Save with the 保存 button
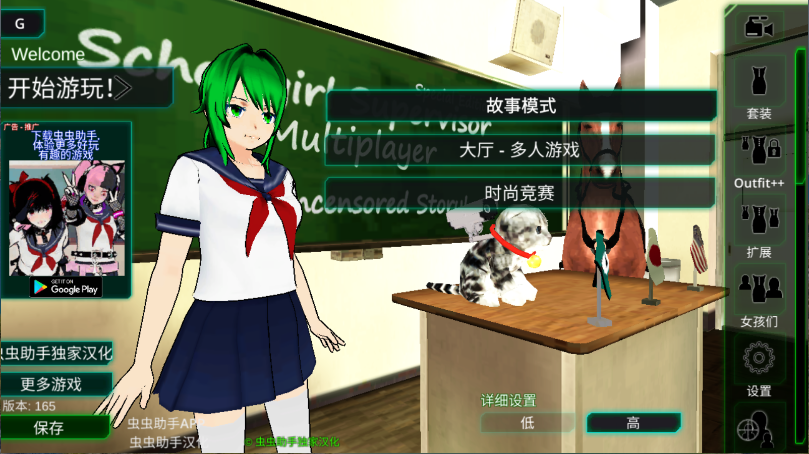Screen dimensions: 809x454 [50, 428]
